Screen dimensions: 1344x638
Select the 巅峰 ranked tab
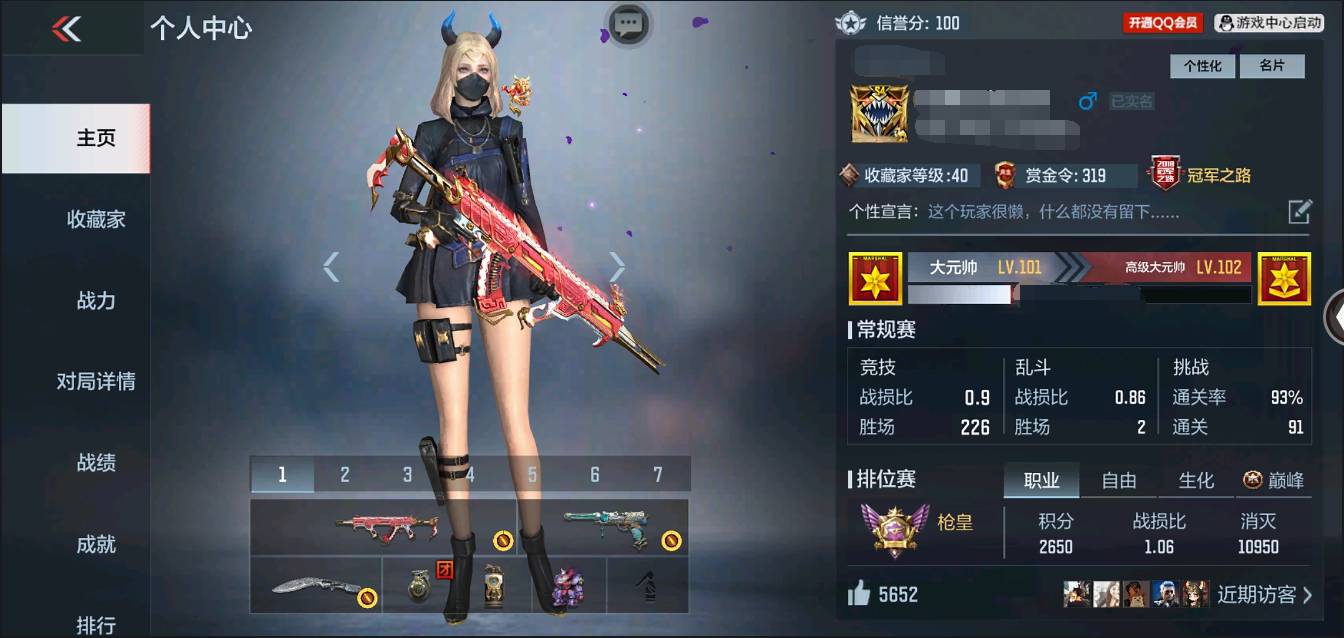coord(1274,480)
